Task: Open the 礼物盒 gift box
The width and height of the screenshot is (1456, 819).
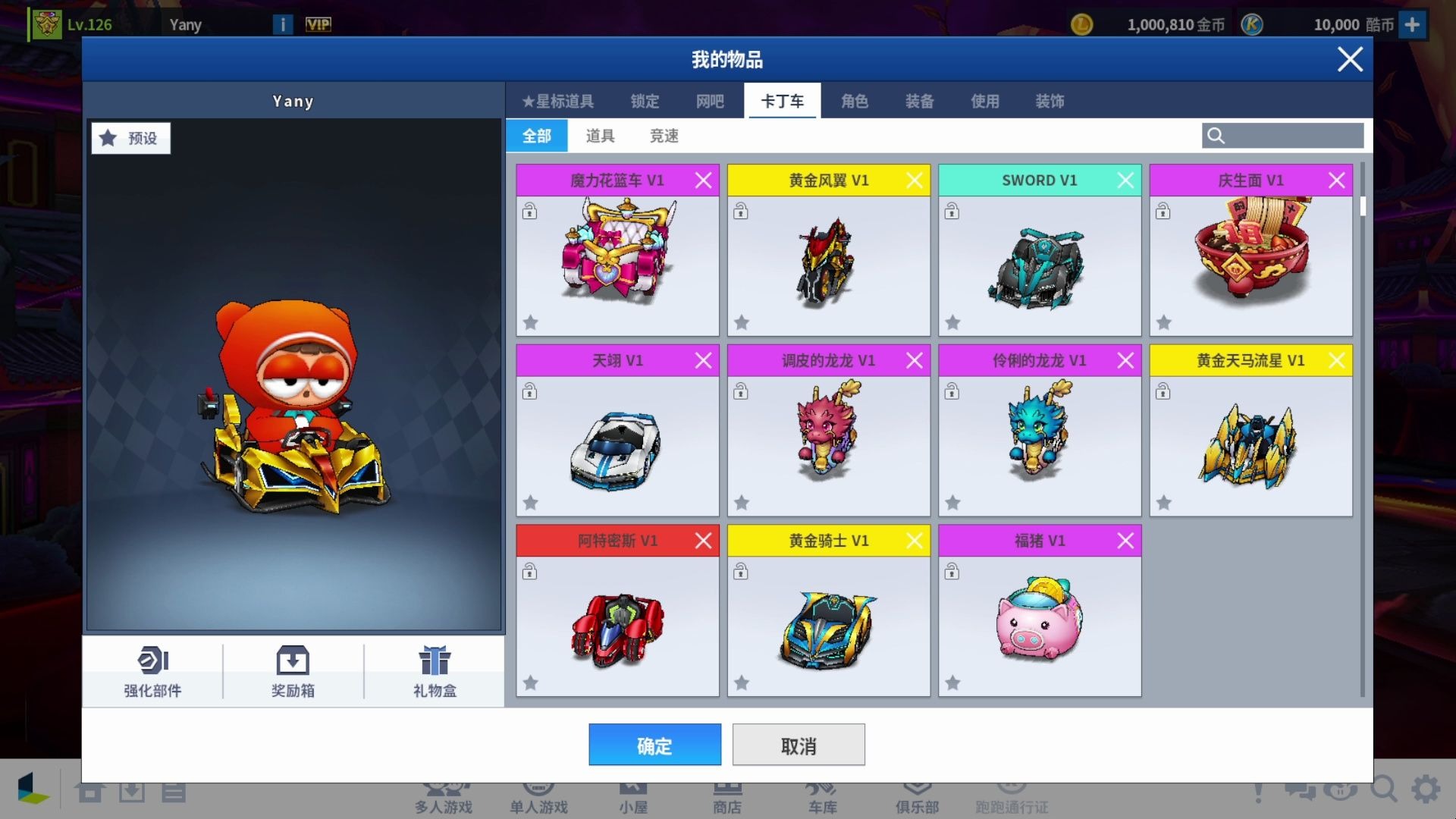Action: click(435, 670)
